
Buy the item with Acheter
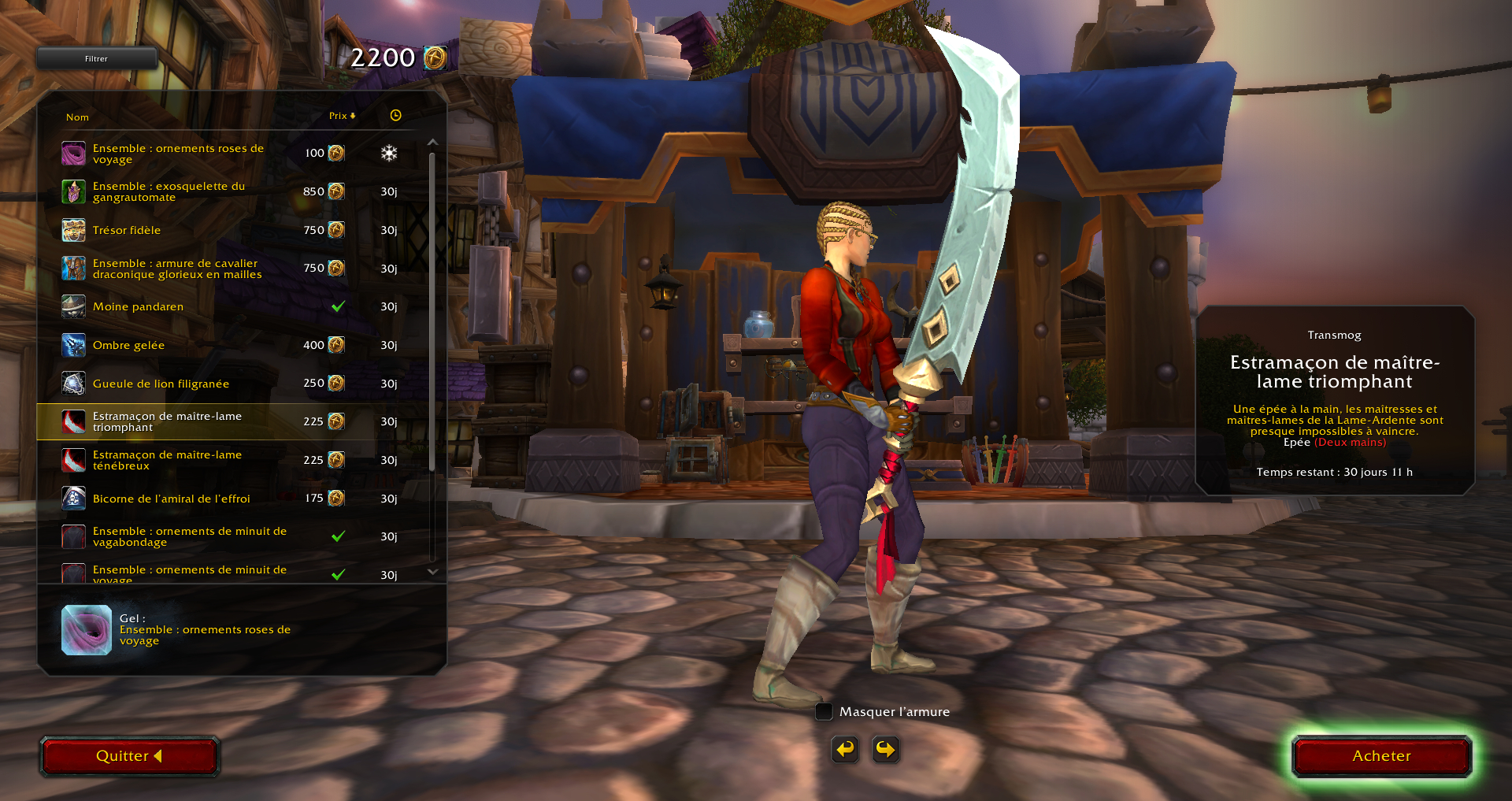1381,756
